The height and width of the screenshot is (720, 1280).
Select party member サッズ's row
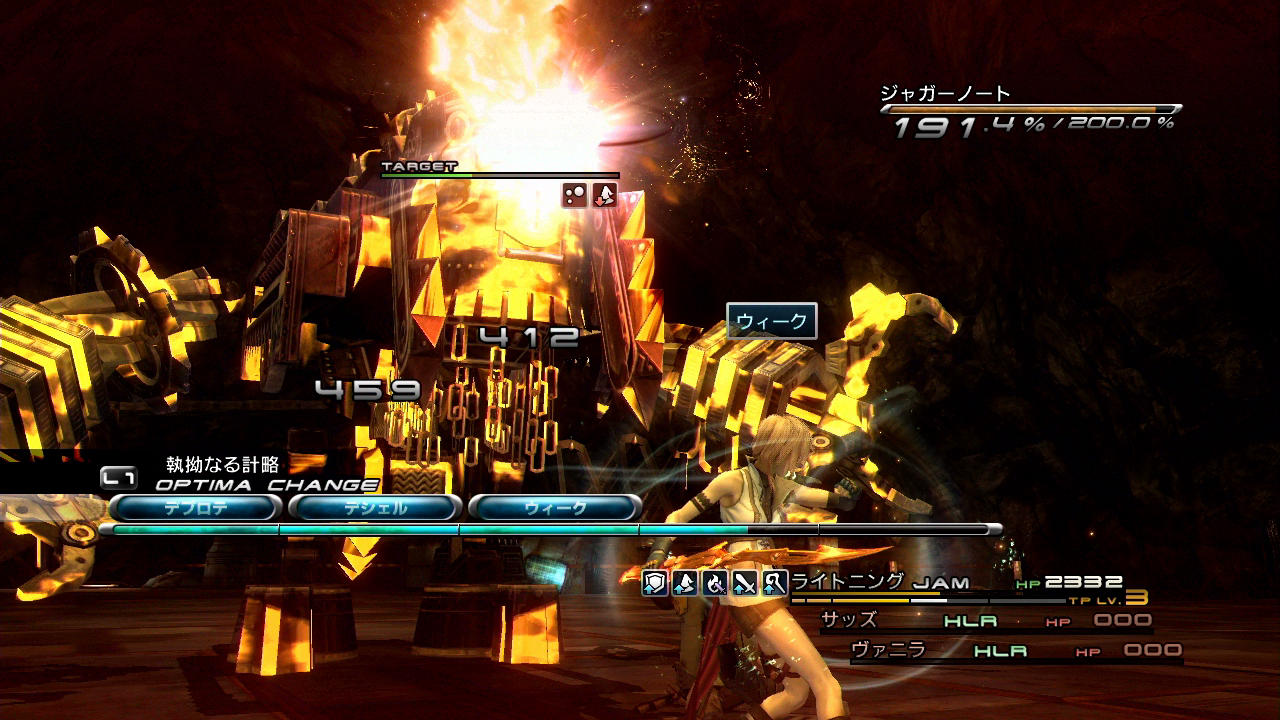click(x=985, y=621)
